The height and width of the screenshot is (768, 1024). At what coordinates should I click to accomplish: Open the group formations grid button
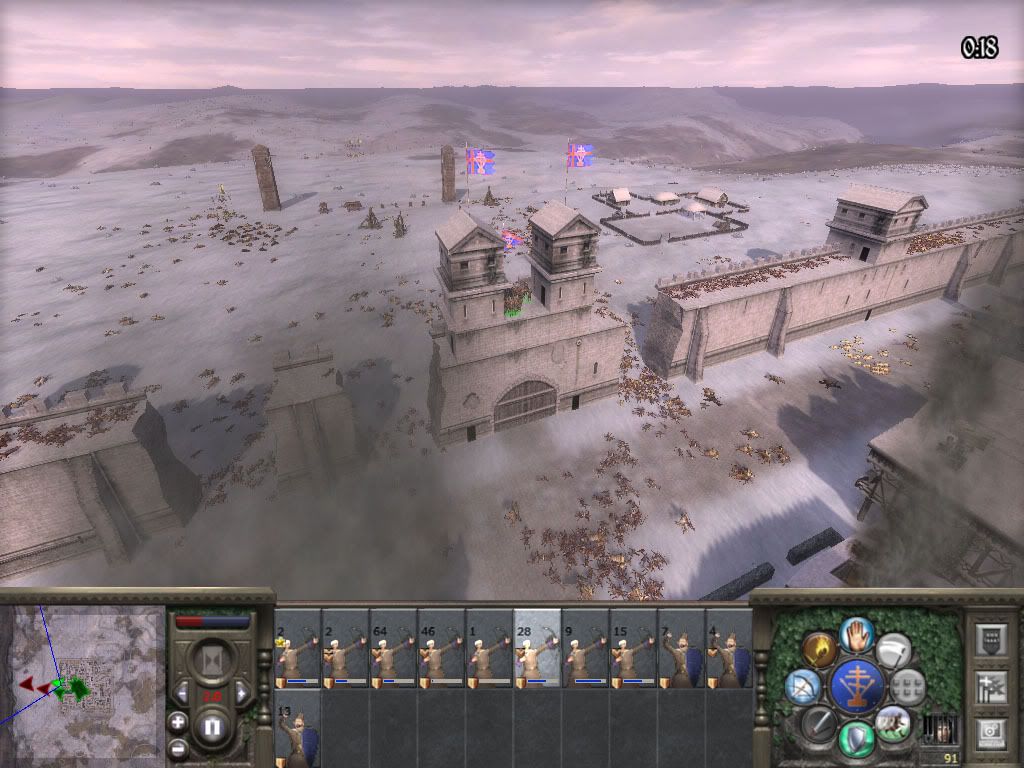[908, 686]
